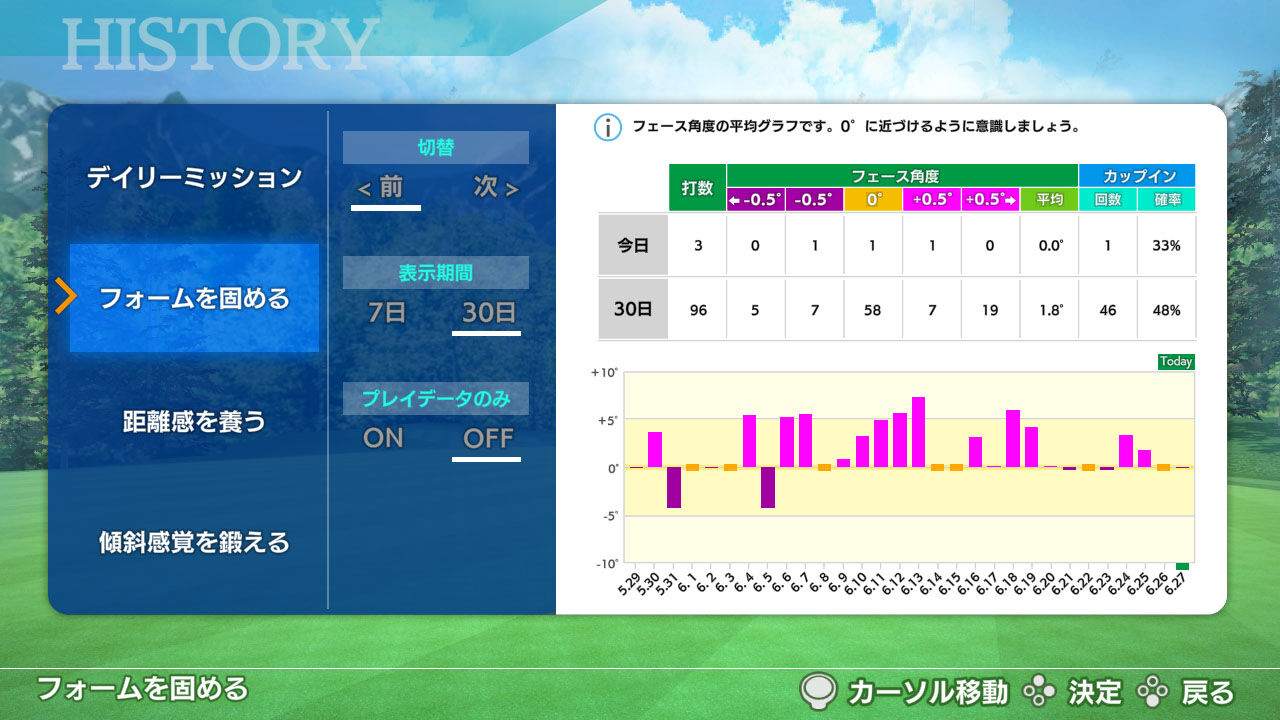Select the 30日 display period
Image resolution: width=1280 pixels, height=720 pixels.
(x=487, y=314)
